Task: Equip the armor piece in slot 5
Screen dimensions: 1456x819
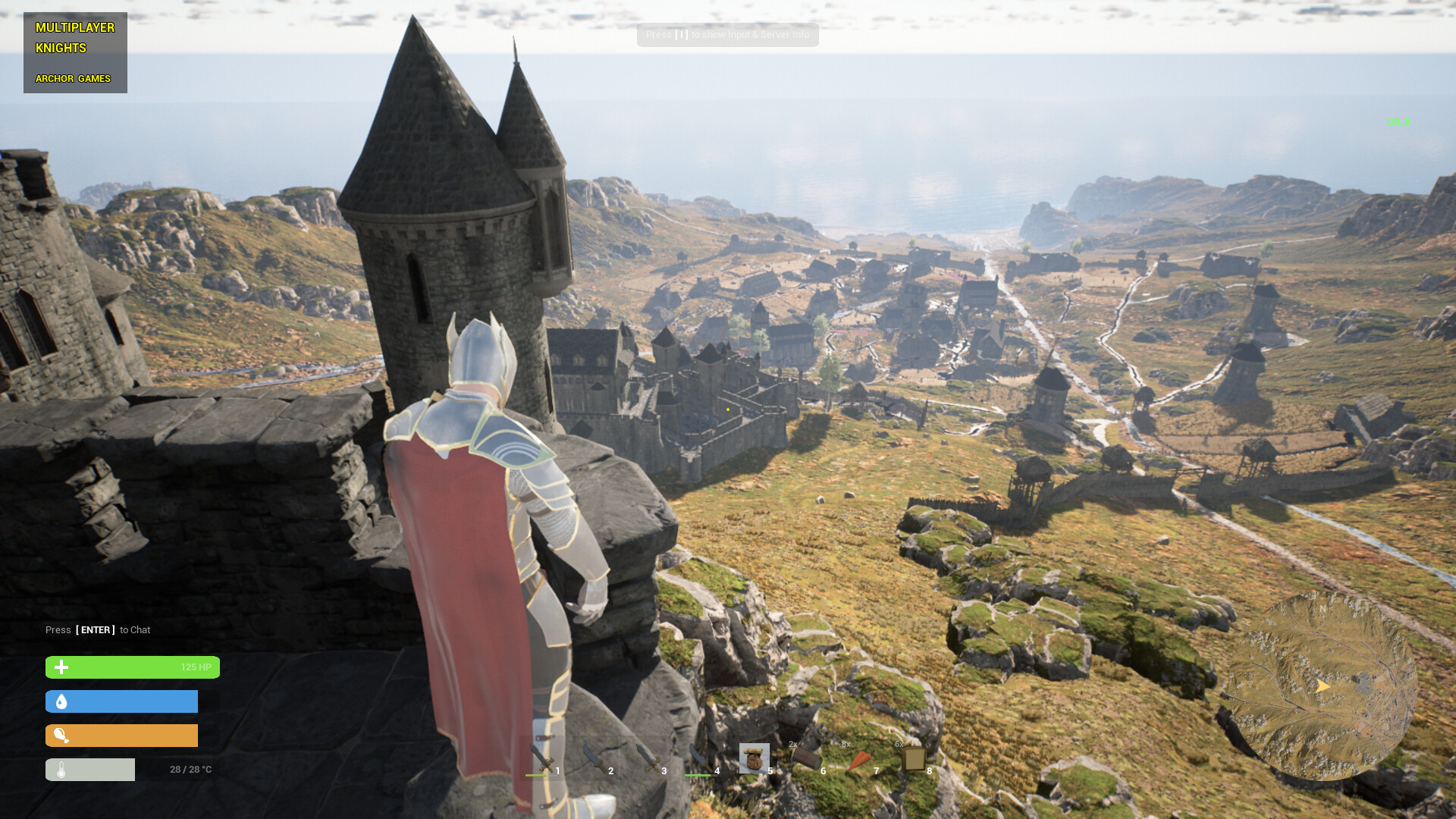Action: 755,758
